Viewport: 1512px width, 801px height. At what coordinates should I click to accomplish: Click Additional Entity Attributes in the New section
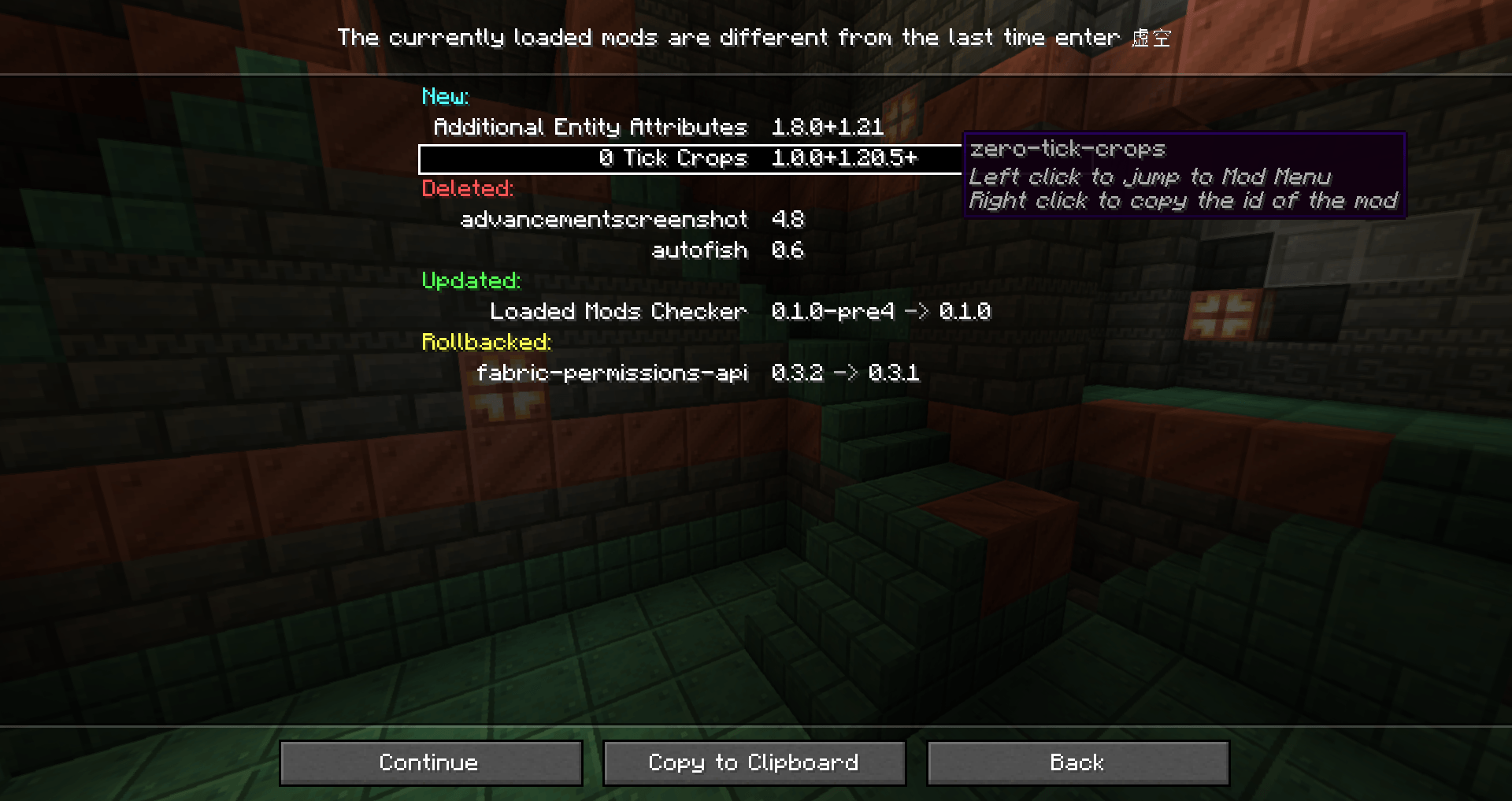pyautogui.click(x=590, y=127)
